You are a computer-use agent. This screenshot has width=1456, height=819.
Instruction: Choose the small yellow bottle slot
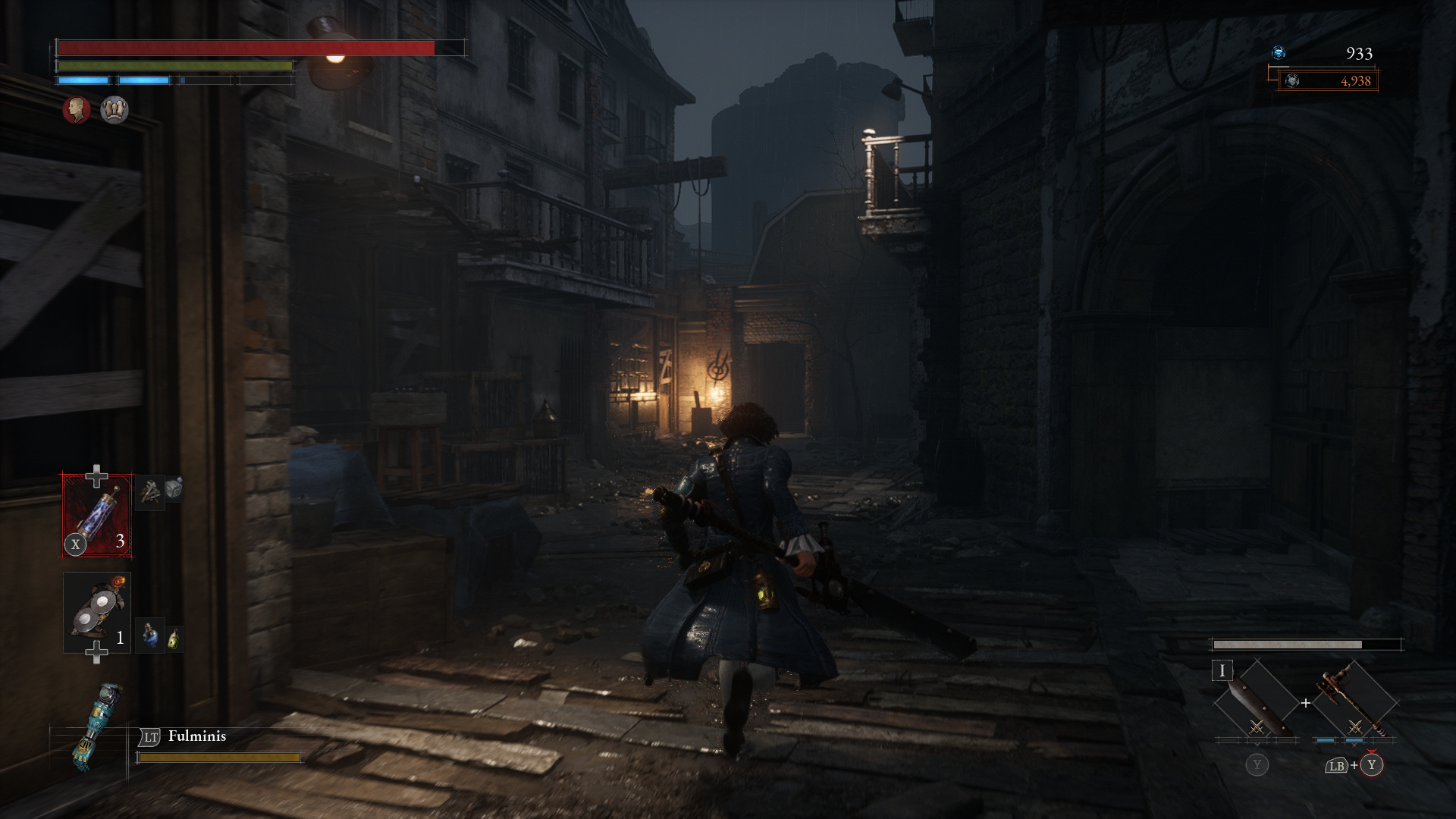[174, 639]
